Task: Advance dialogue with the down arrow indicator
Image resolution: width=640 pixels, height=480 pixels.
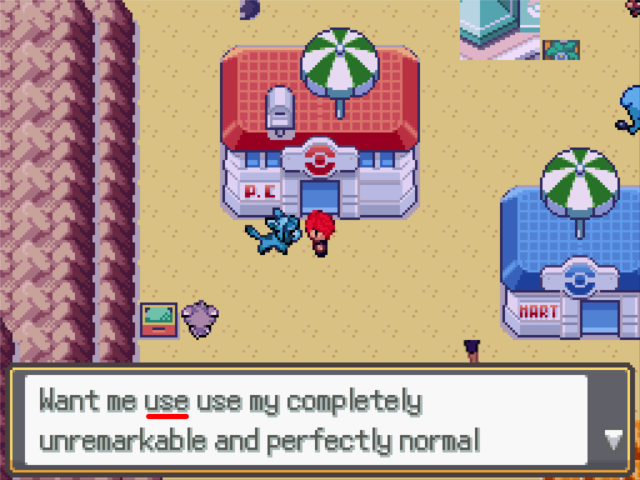Action: tap(613, 438)
